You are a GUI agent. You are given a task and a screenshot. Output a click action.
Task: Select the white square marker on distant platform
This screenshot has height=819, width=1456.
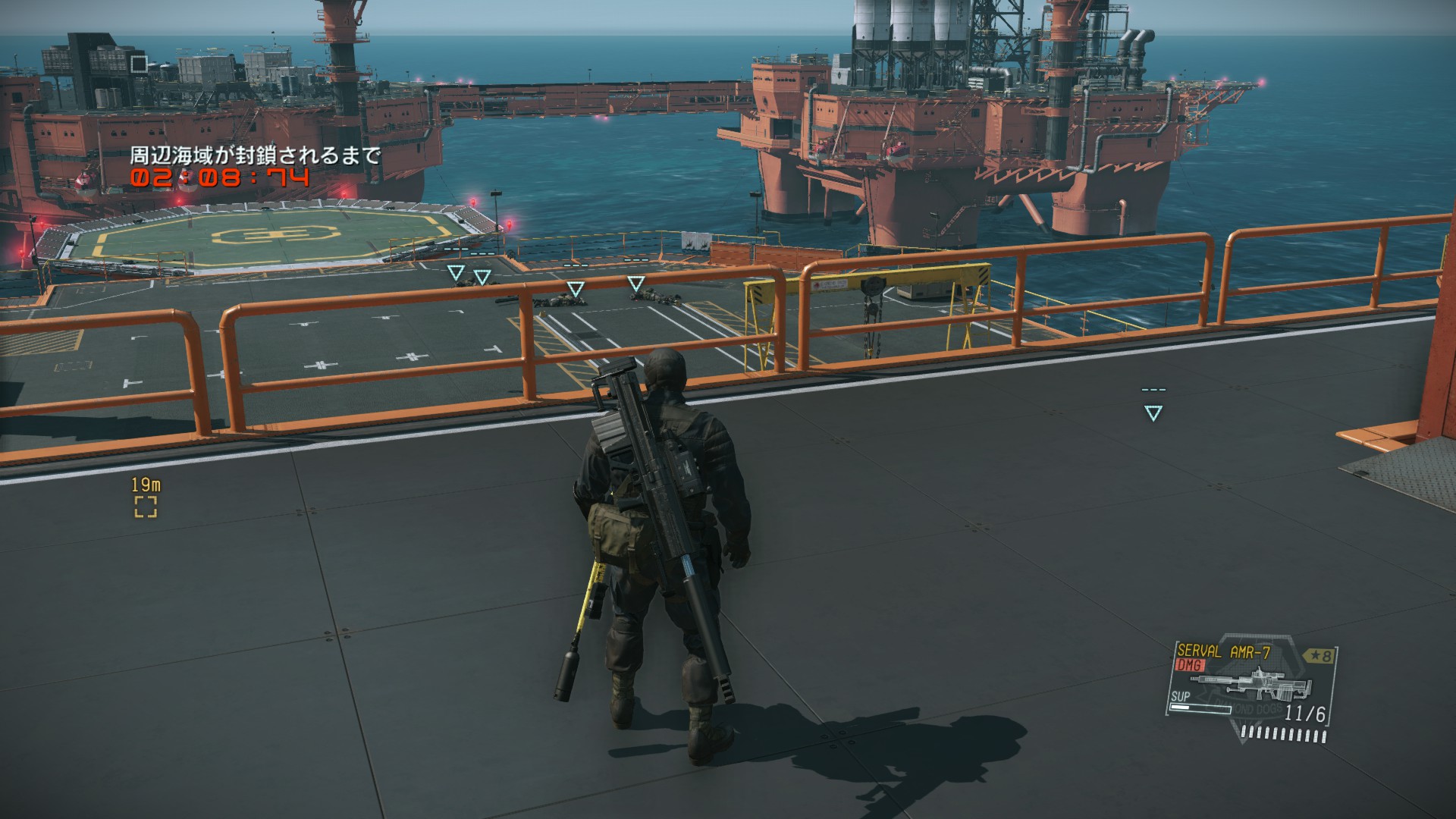[x=138, y=64]
